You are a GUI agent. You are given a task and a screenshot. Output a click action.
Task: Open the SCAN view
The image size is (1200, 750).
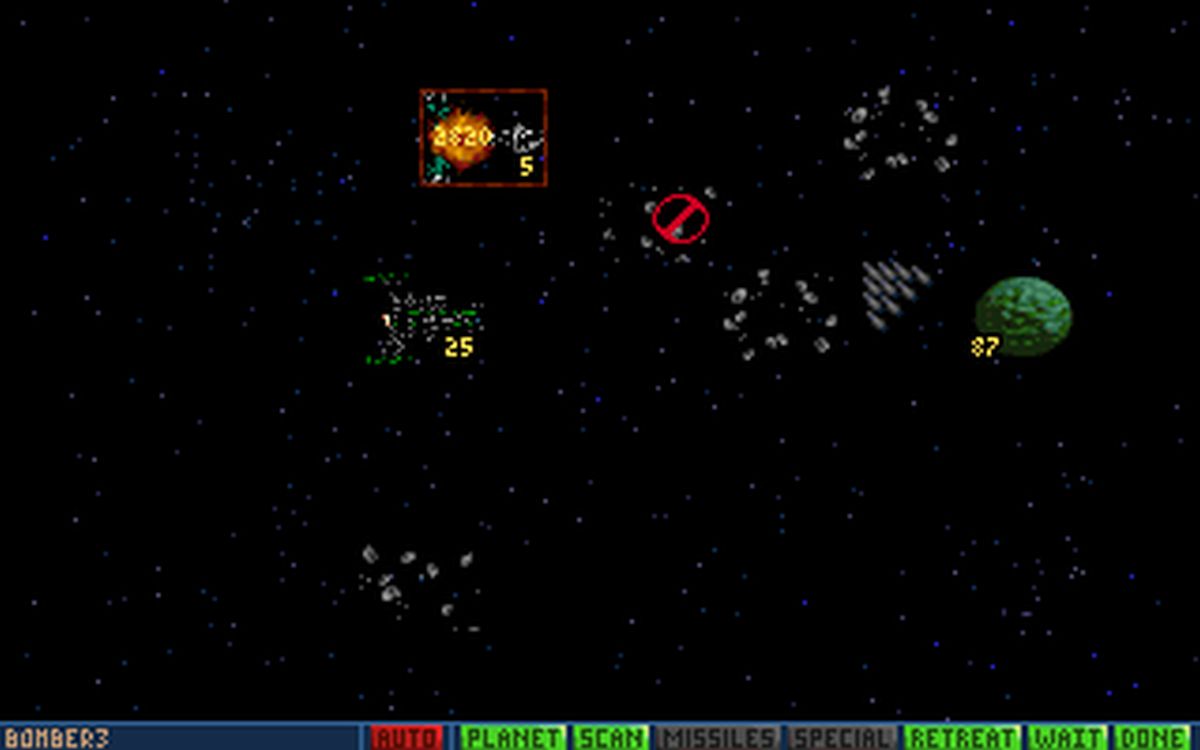point(611,738)
